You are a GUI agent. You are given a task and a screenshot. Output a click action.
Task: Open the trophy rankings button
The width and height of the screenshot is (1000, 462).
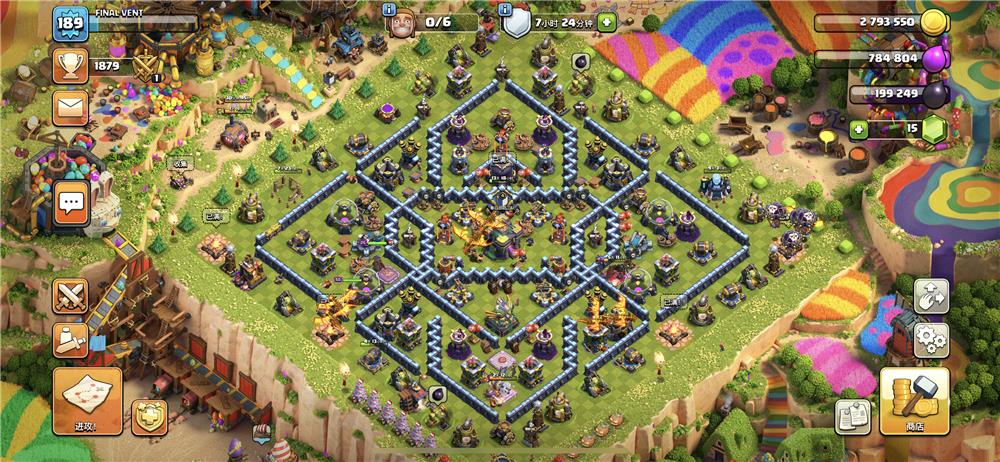coord(71,66)
